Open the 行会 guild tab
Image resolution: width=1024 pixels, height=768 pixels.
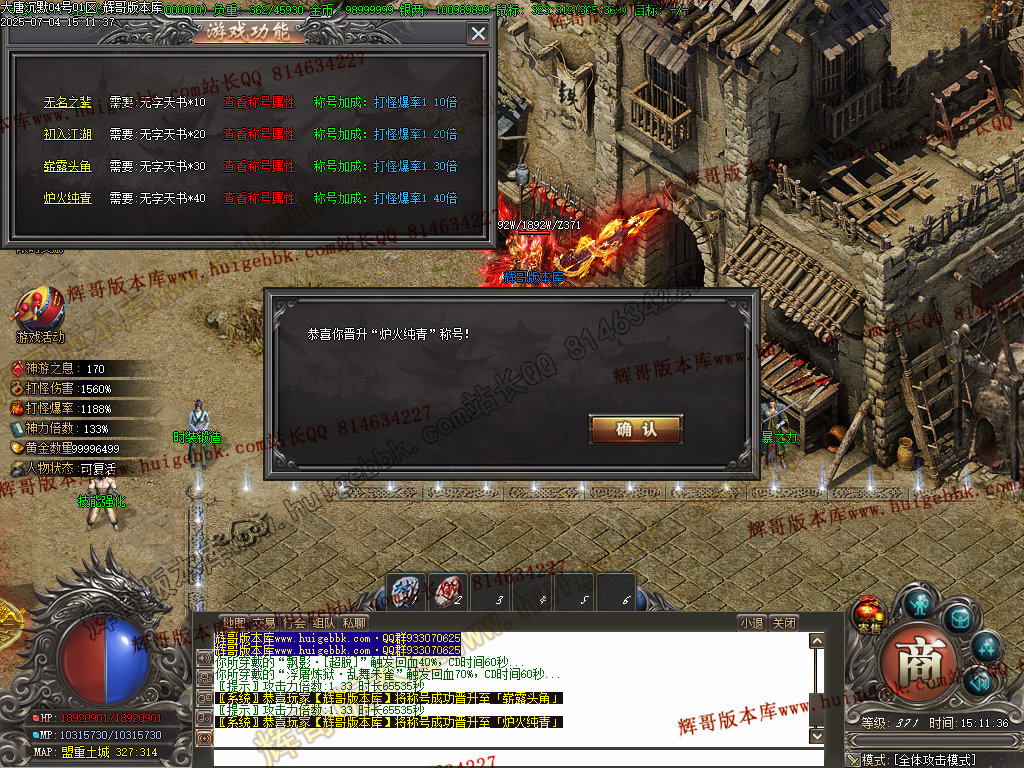293,622
